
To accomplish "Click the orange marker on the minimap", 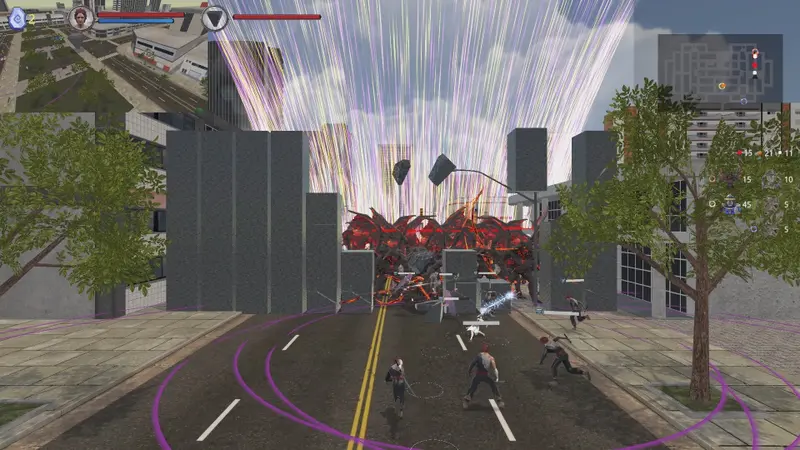I will pos(722,86).
